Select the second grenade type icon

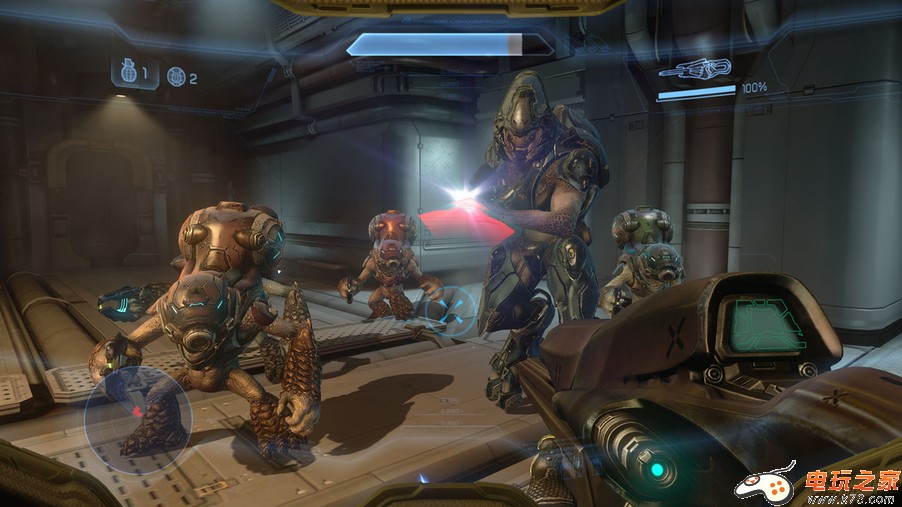[176, 76]
